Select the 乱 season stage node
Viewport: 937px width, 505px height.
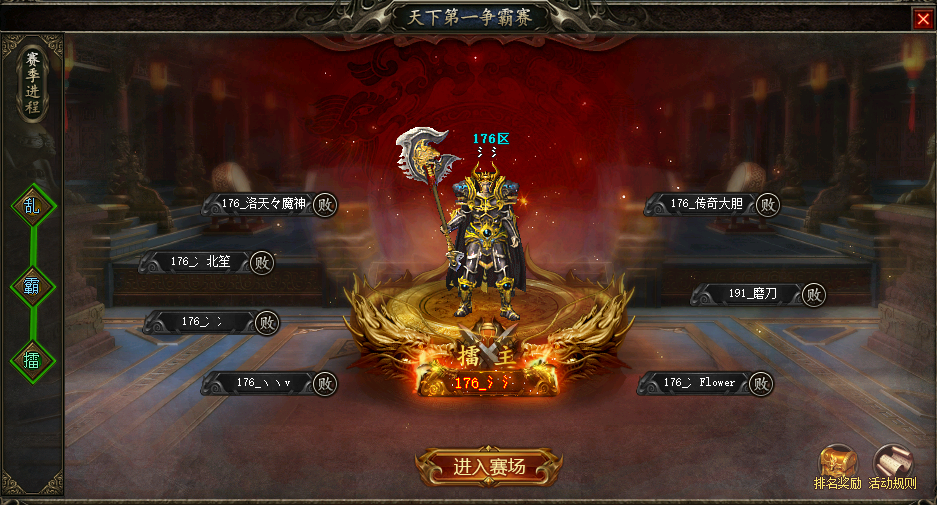click(32, 208)
